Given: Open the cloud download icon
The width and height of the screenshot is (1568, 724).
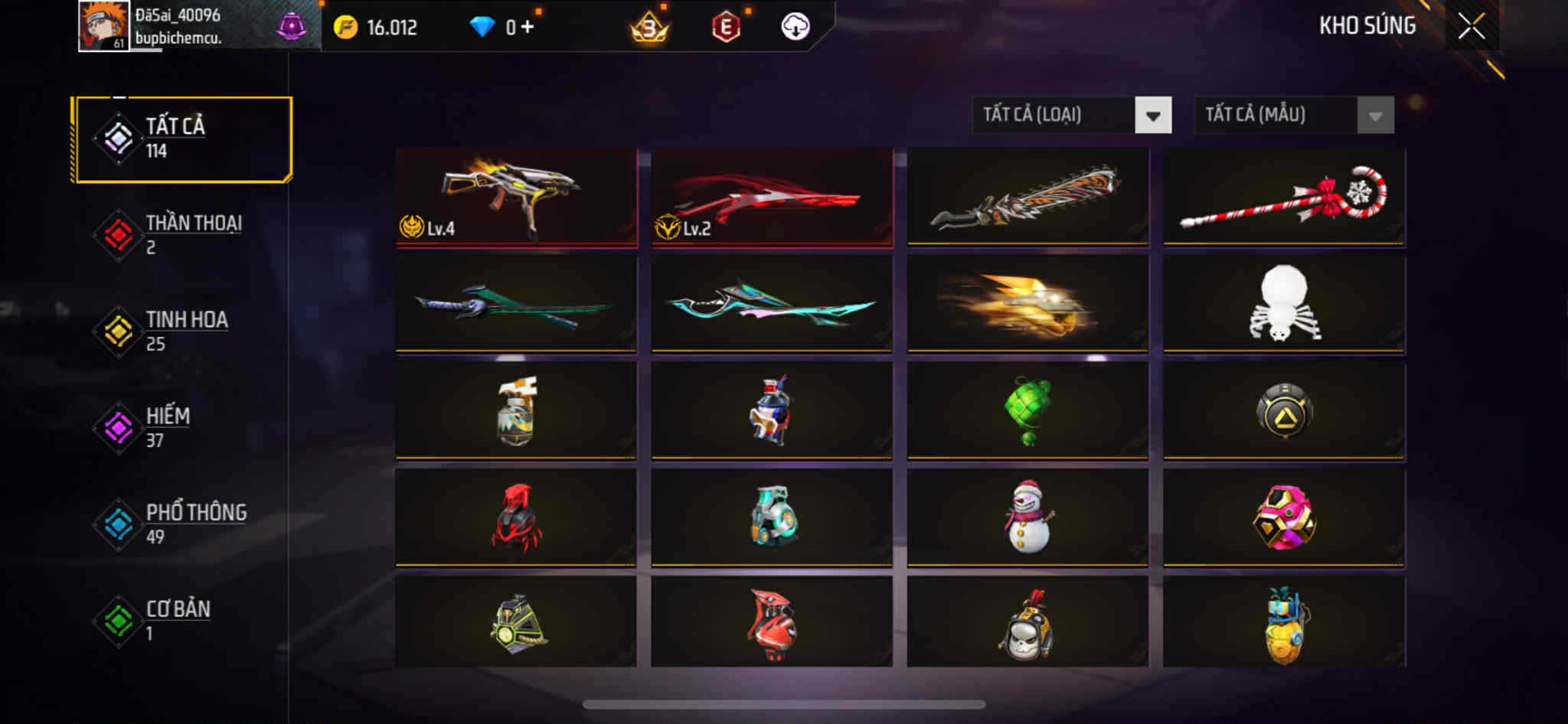Looking at the screenshot, I should tap(795, 27).
